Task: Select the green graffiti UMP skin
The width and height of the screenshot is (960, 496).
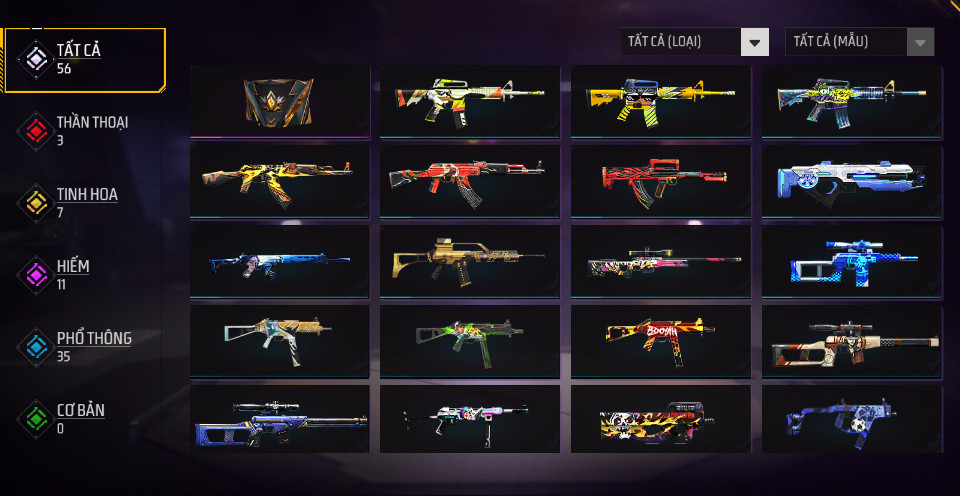Action: pyautogui.click(x=470, y=340)
